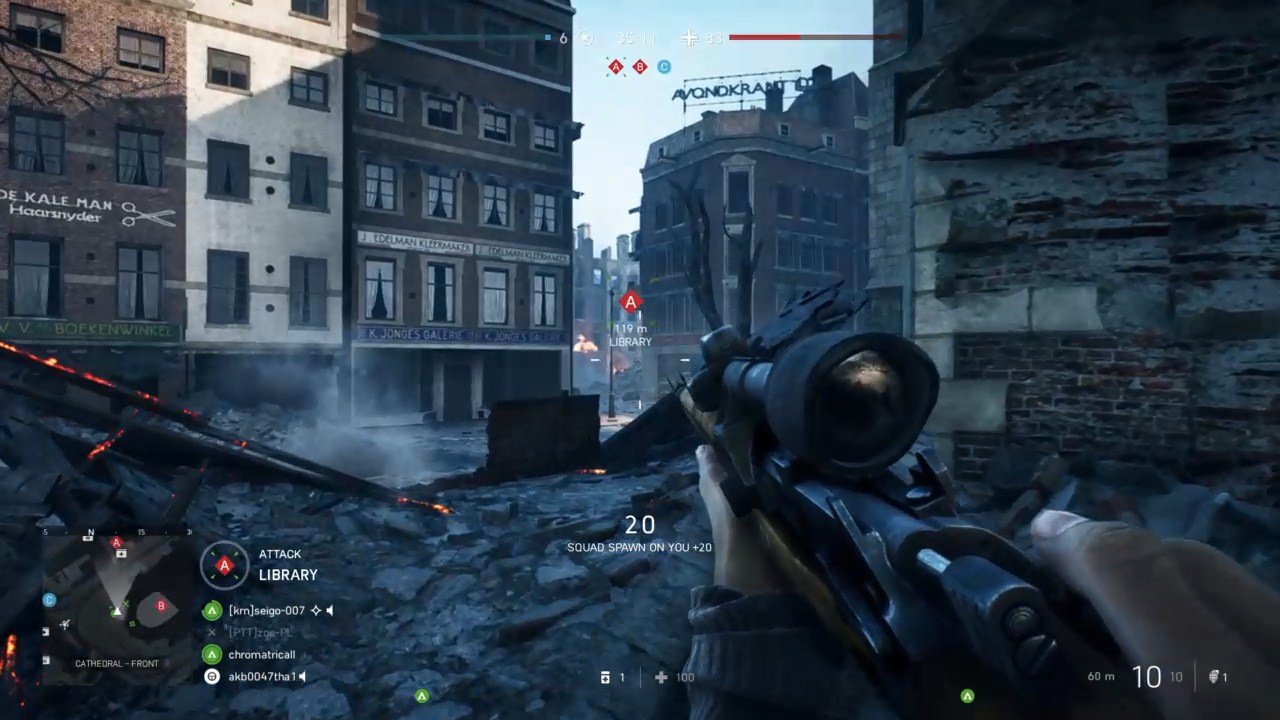Select objective A marker on the minimap
1280x720 pixels.
point(118,543)
